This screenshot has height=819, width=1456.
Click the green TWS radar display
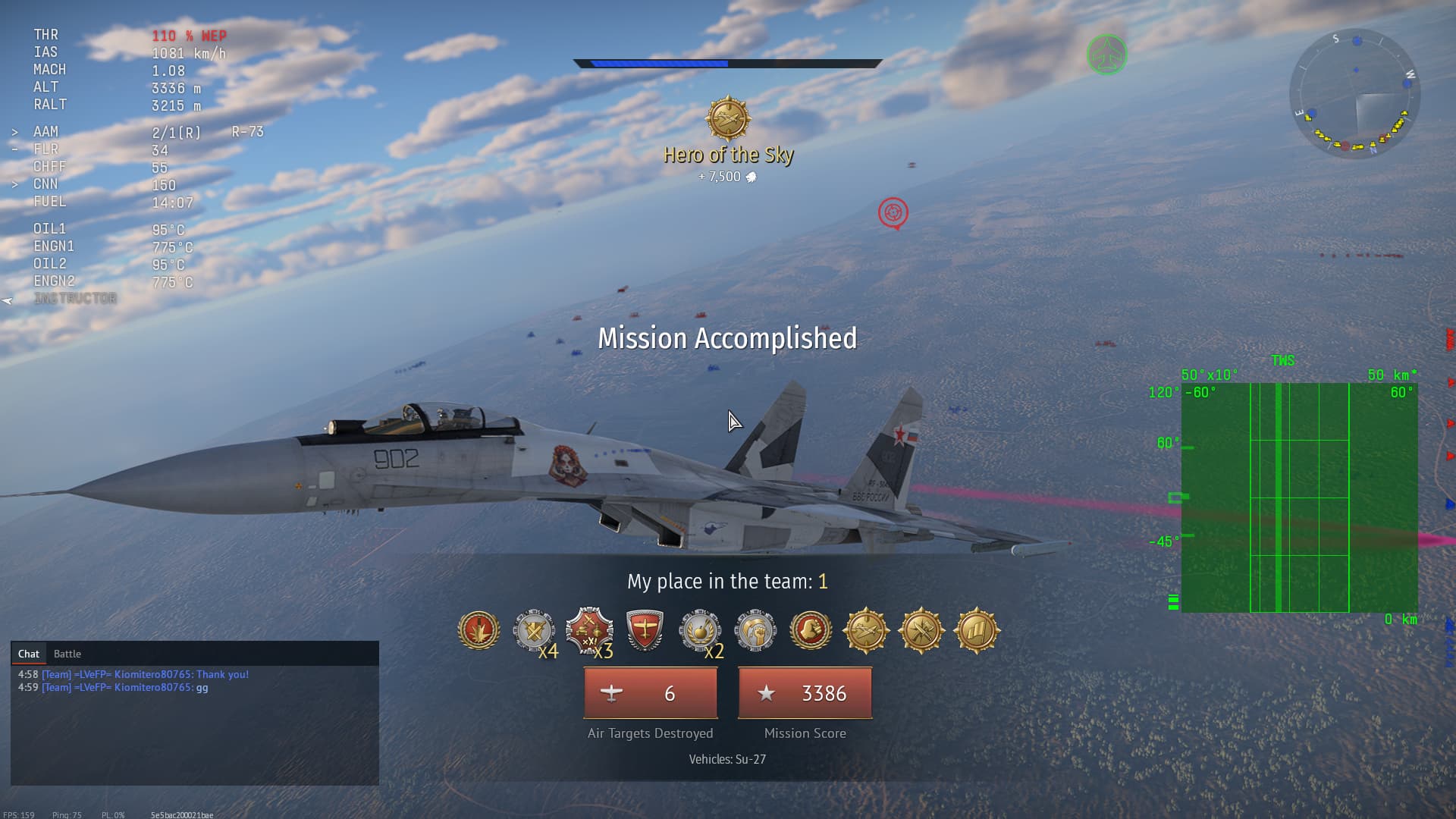pyautogui.click(x=1299, y=497)
